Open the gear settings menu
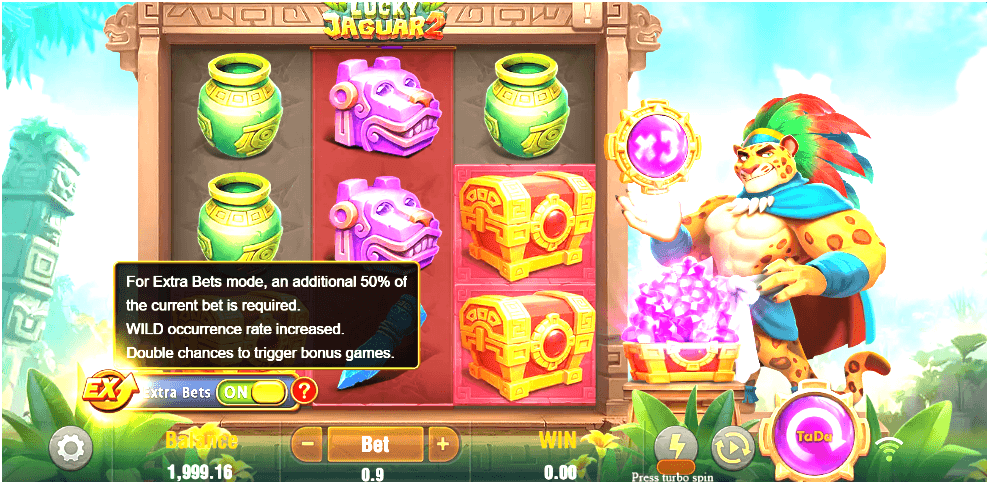 pos(70,446)
